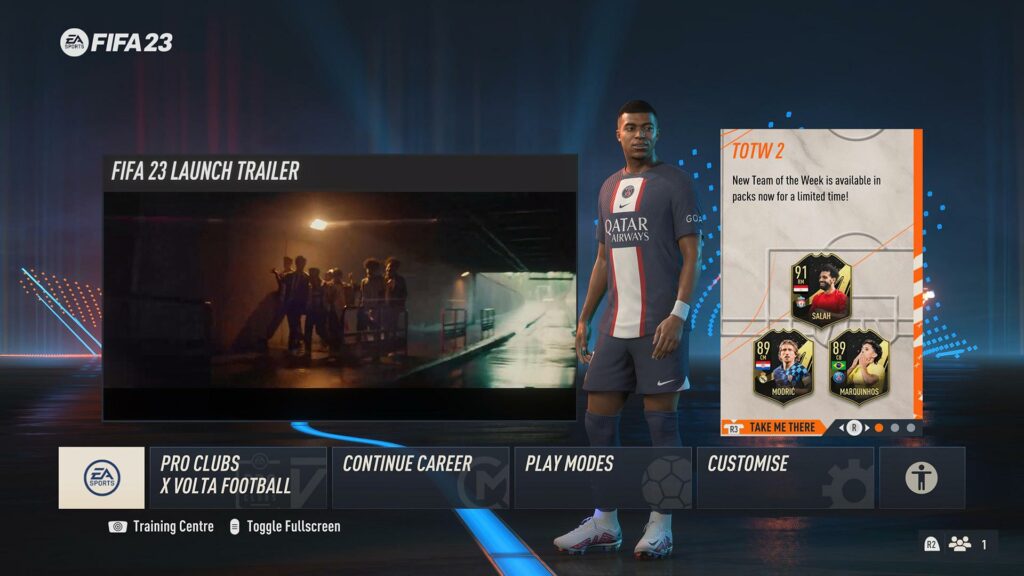Open the online friends list icon
The image size is (1024, 576).
(960, 544)
